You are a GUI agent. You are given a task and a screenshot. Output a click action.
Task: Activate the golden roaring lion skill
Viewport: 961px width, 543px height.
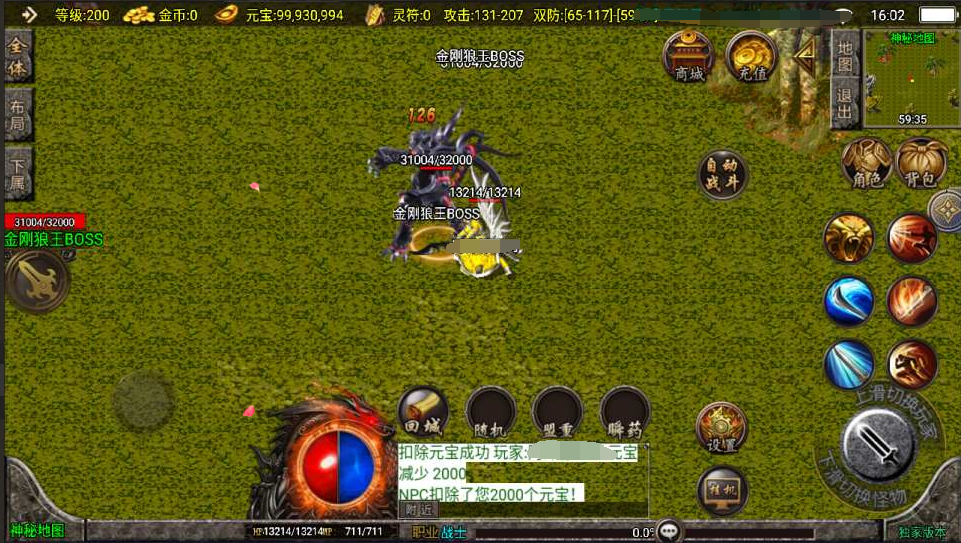click(x=849, y=238)
